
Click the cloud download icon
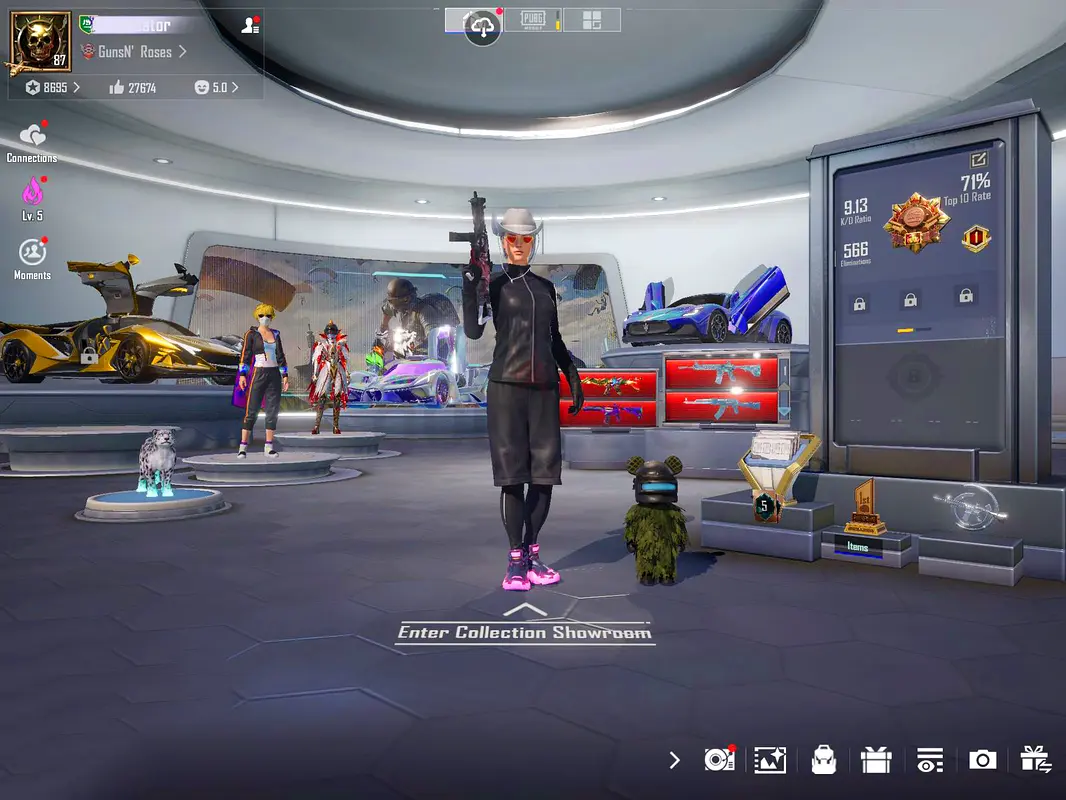click(x=482, y=26)
